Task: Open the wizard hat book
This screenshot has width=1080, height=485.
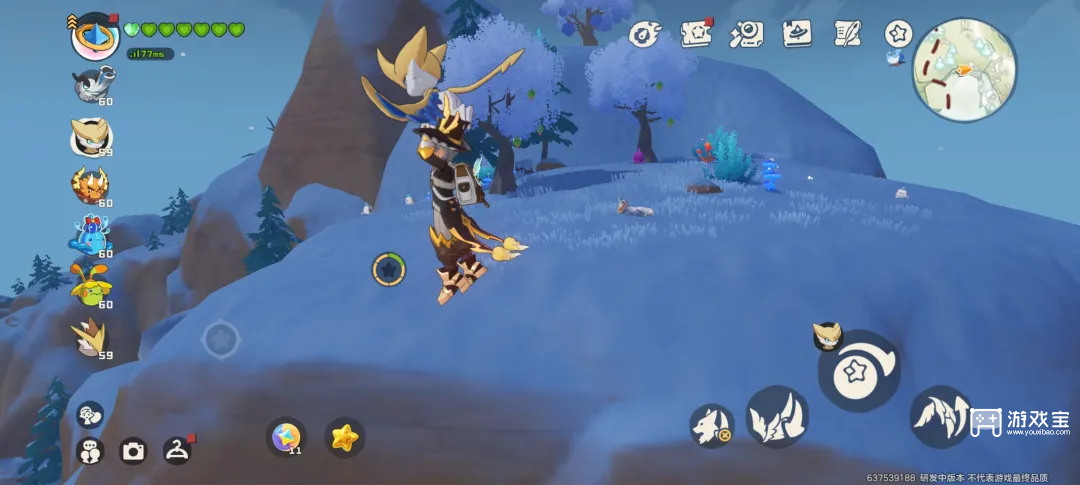Action: [797, 34]
